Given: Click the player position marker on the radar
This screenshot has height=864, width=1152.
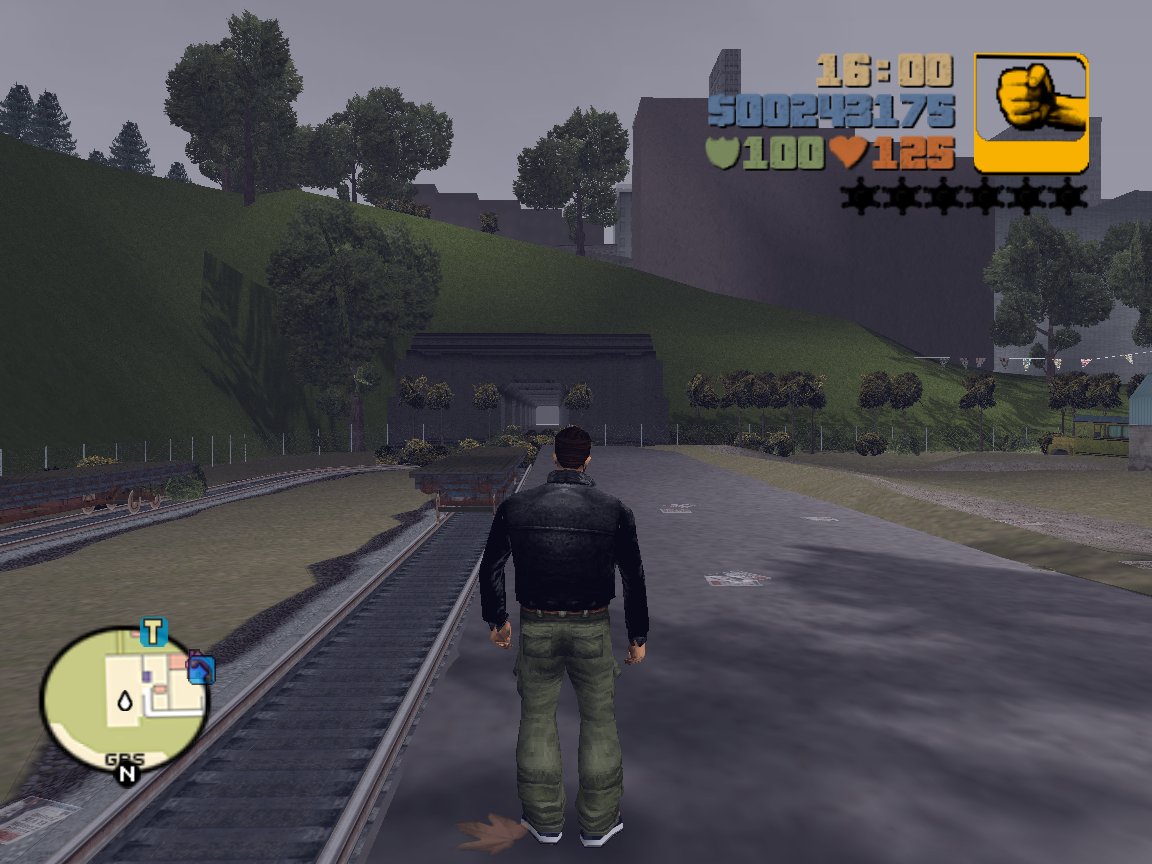Looking at the screenshot, I should [125, 702].
